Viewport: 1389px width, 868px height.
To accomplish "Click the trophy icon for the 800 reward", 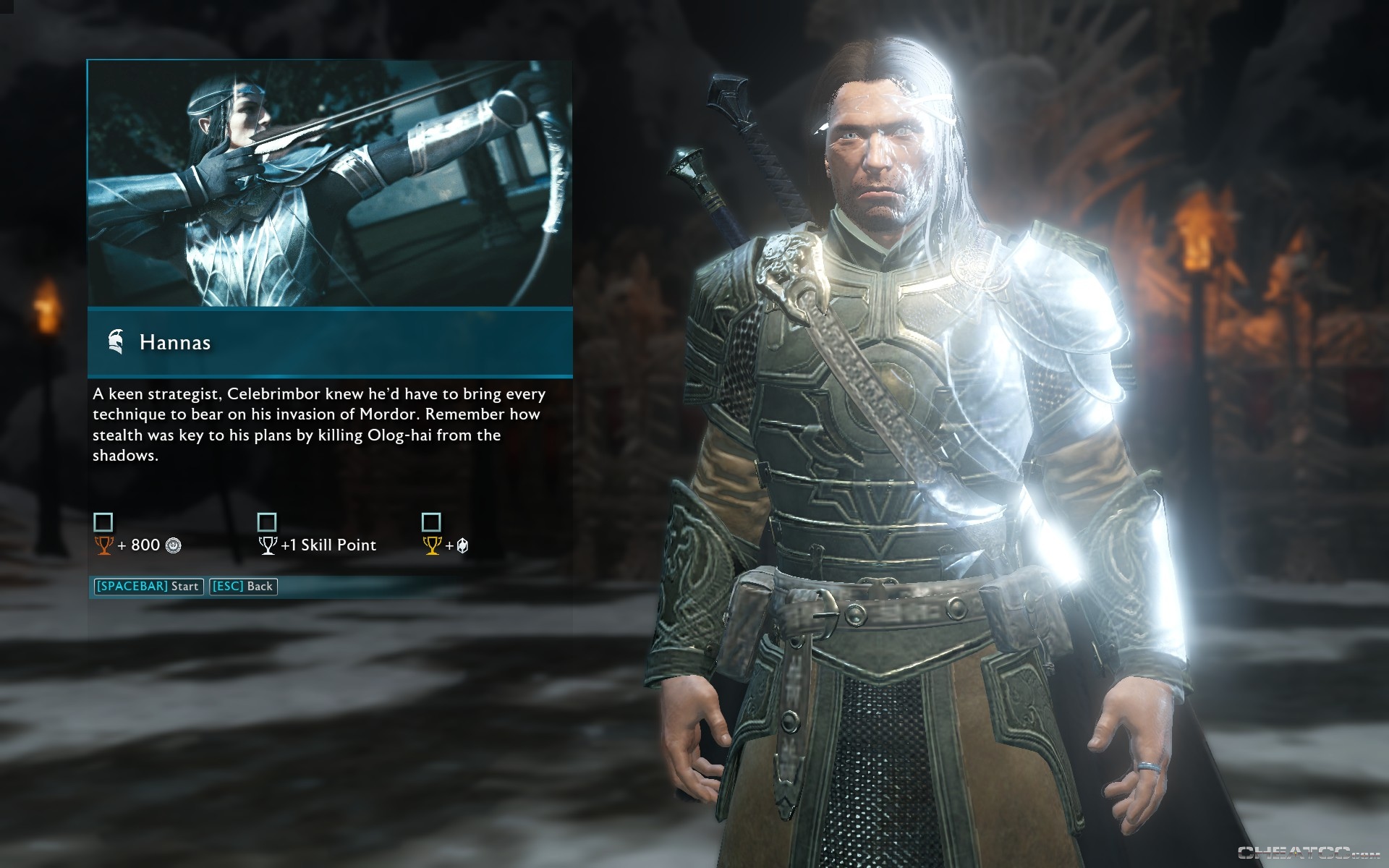I will [x=105, y=544].
